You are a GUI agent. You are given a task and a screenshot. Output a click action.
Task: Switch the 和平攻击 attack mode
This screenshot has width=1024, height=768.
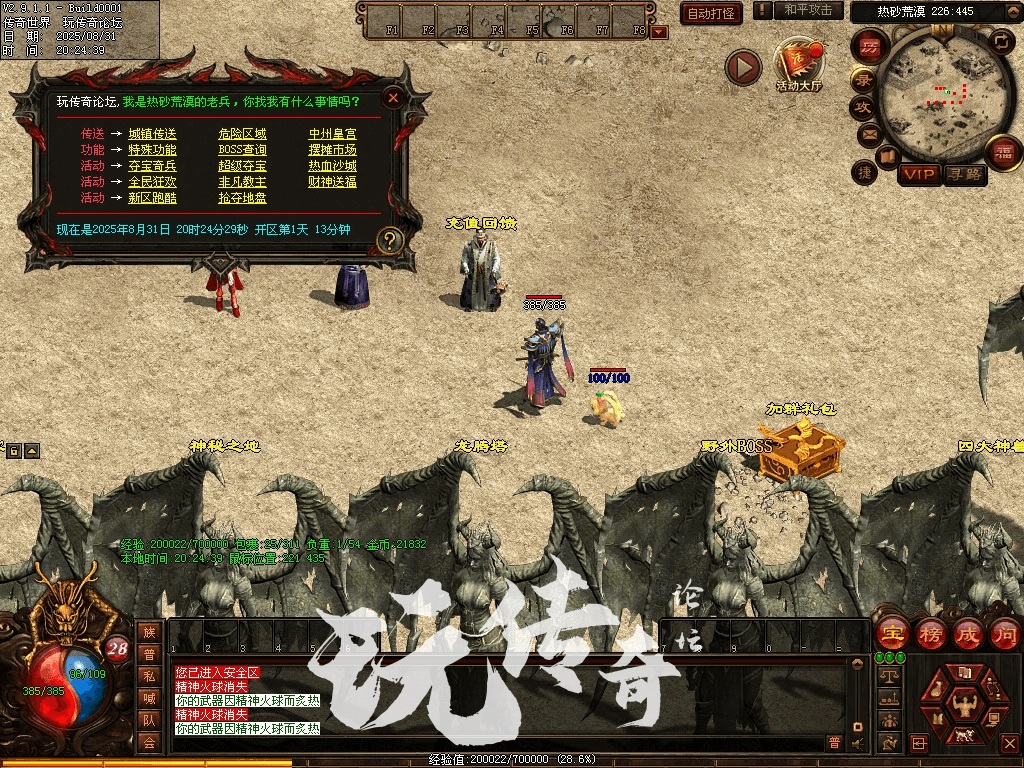(808, 10)
